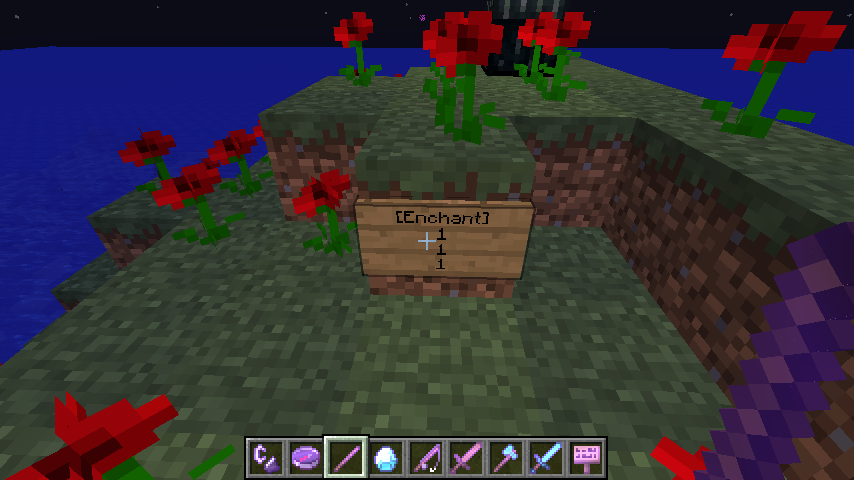
Task: Select the sign item slot
Action: [587, 458]
